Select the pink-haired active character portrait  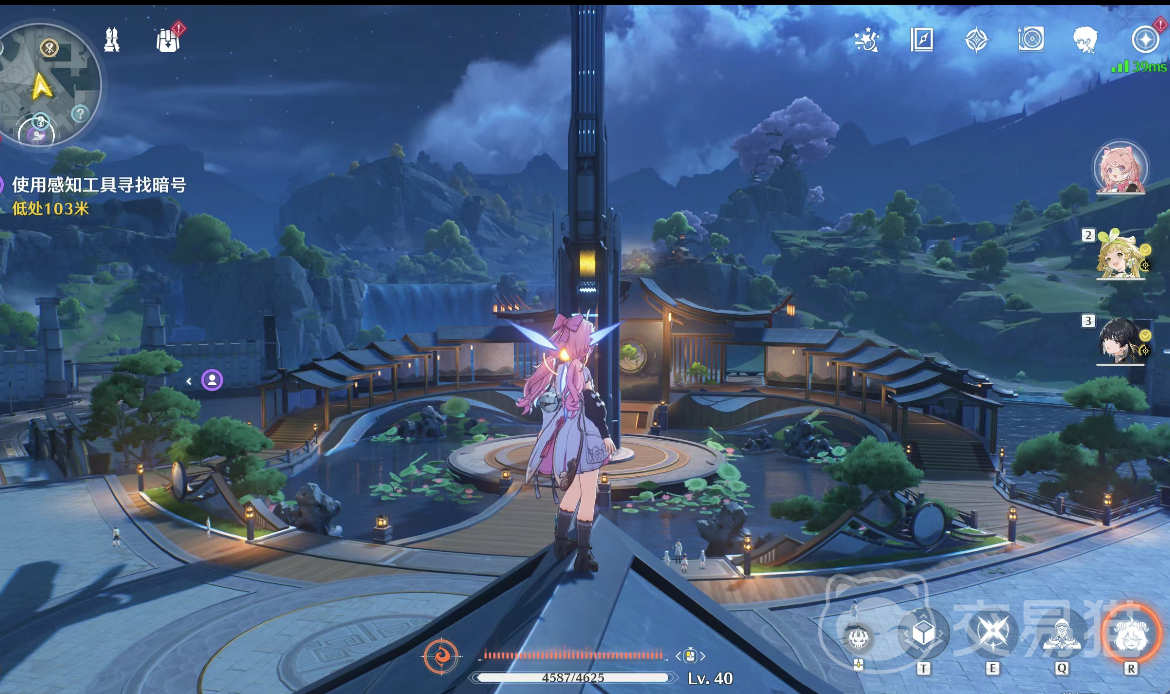click(1120, 167)
